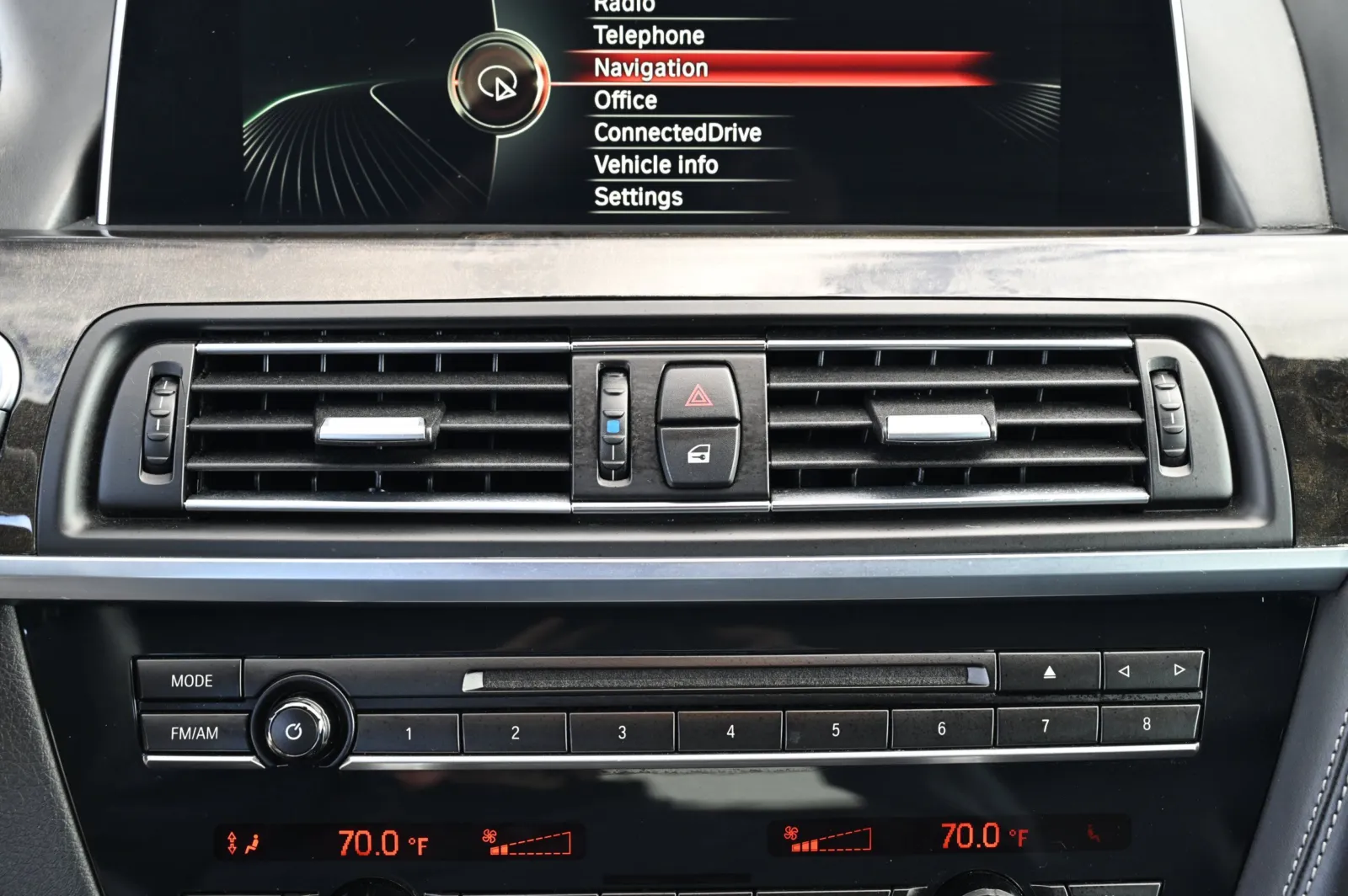
Task: Open the highlighted Navigation entry
Action: [x=650, y=68]
